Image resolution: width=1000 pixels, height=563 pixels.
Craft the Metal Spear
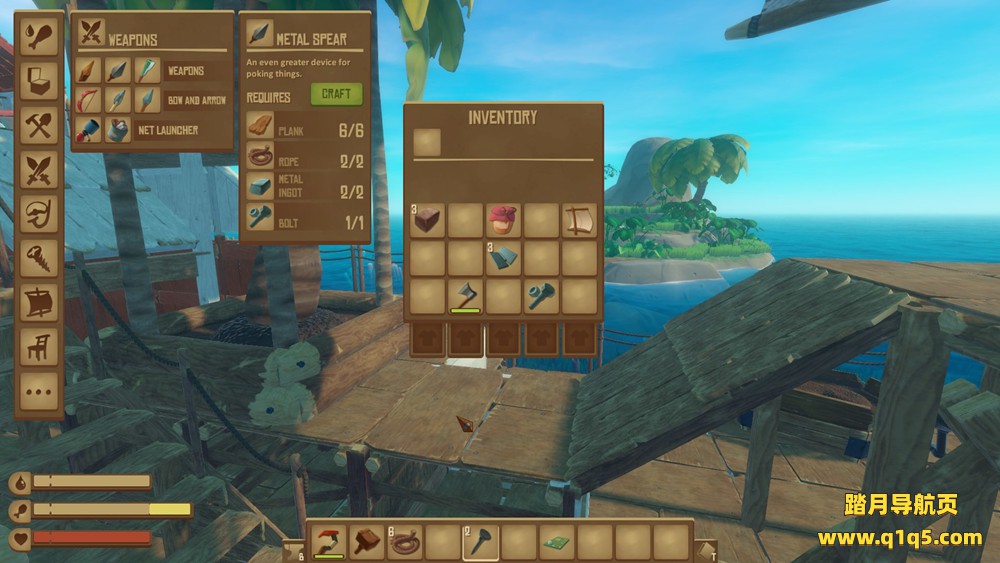coord(336,94)
